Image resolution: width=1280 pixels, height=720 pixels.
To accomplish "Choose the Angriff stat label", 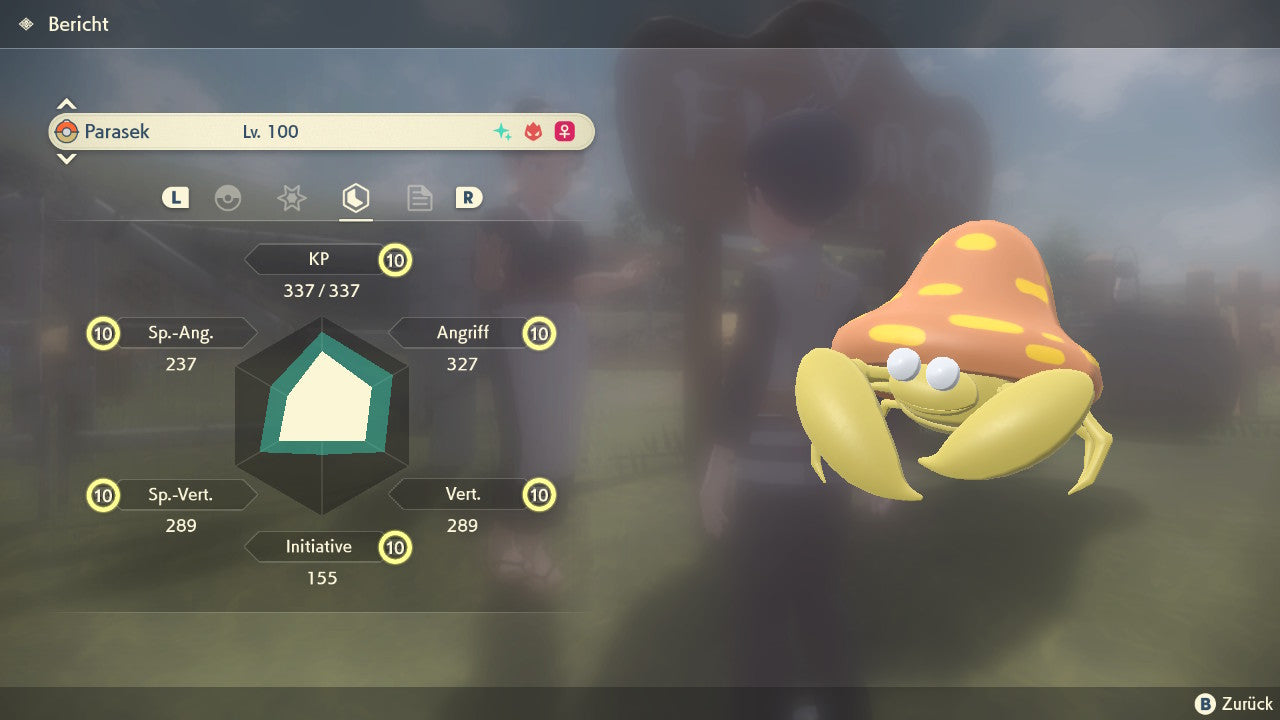I will coord(462,333).
